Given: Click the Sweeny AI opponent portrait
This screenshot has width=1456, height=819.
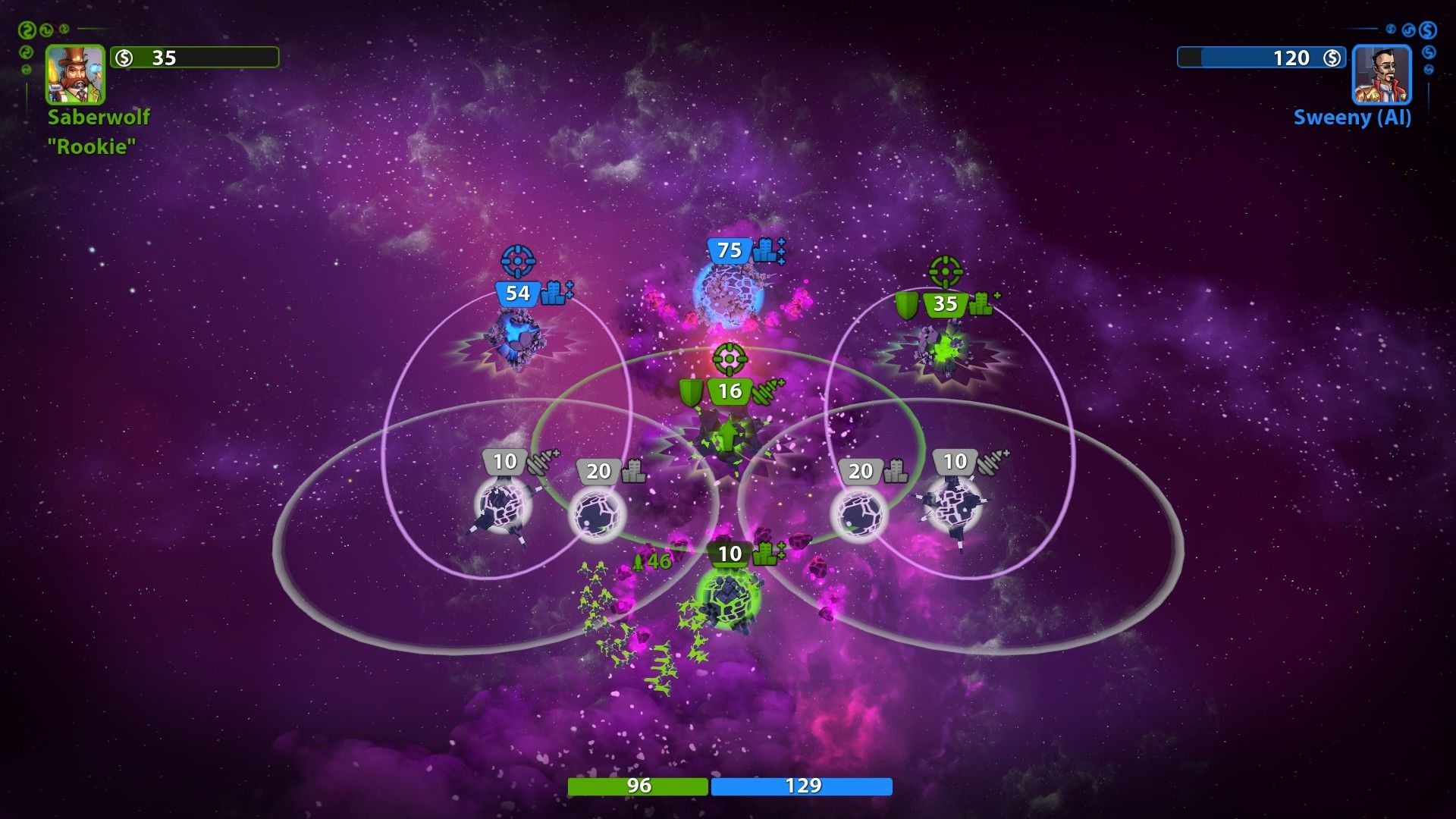Looking at the screenshot, I should (1381, 74).
